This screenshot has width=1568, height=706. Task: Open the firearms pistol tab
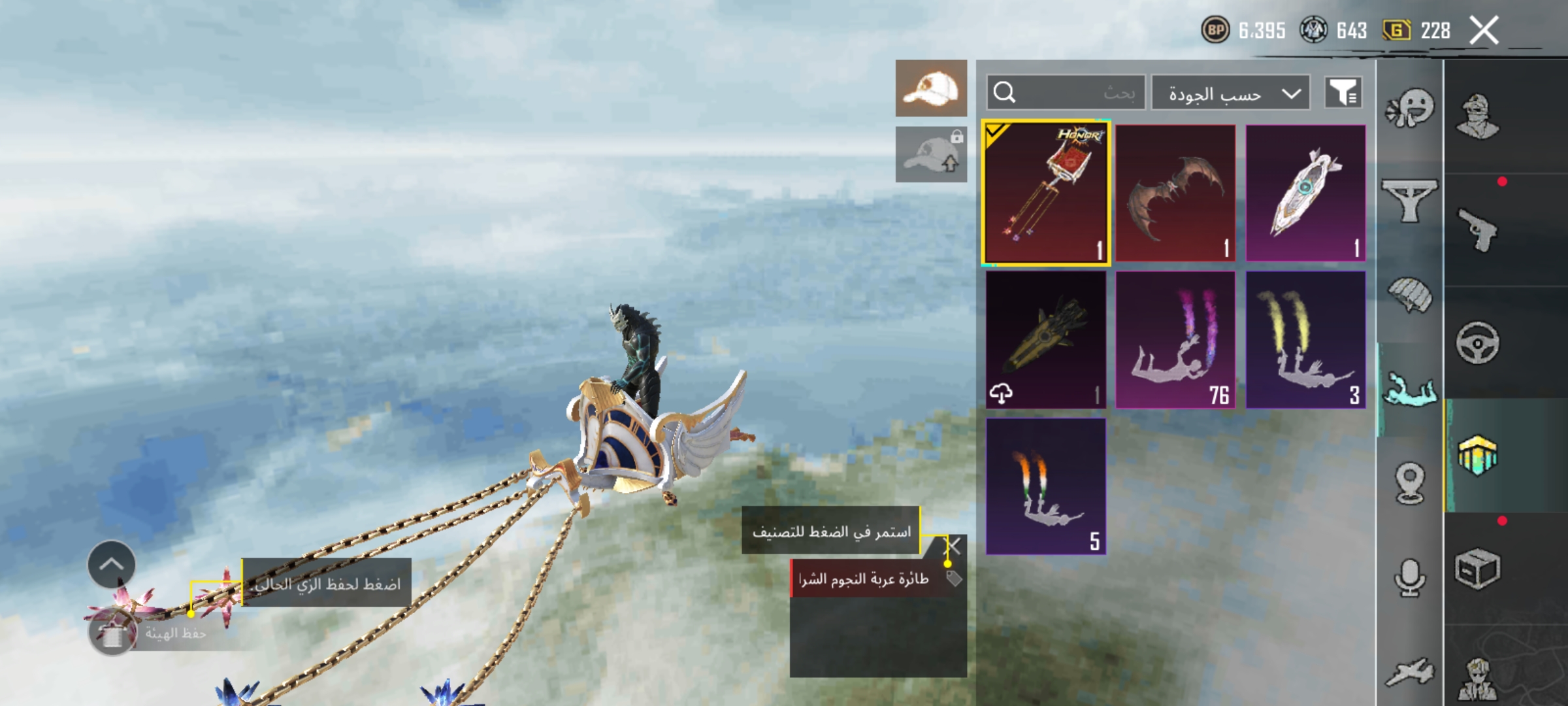click(1477, 229)
